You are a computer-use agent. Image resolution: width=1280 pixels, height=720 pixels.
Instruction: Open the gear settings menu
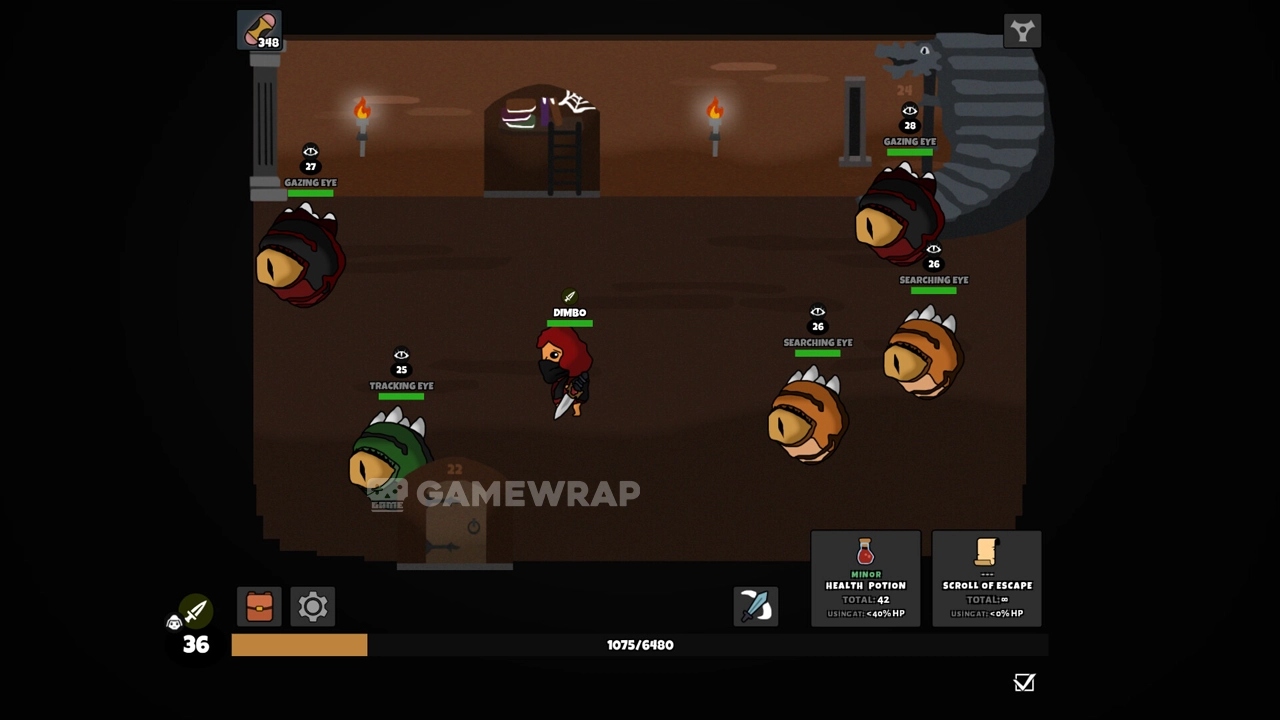[313, 607]
